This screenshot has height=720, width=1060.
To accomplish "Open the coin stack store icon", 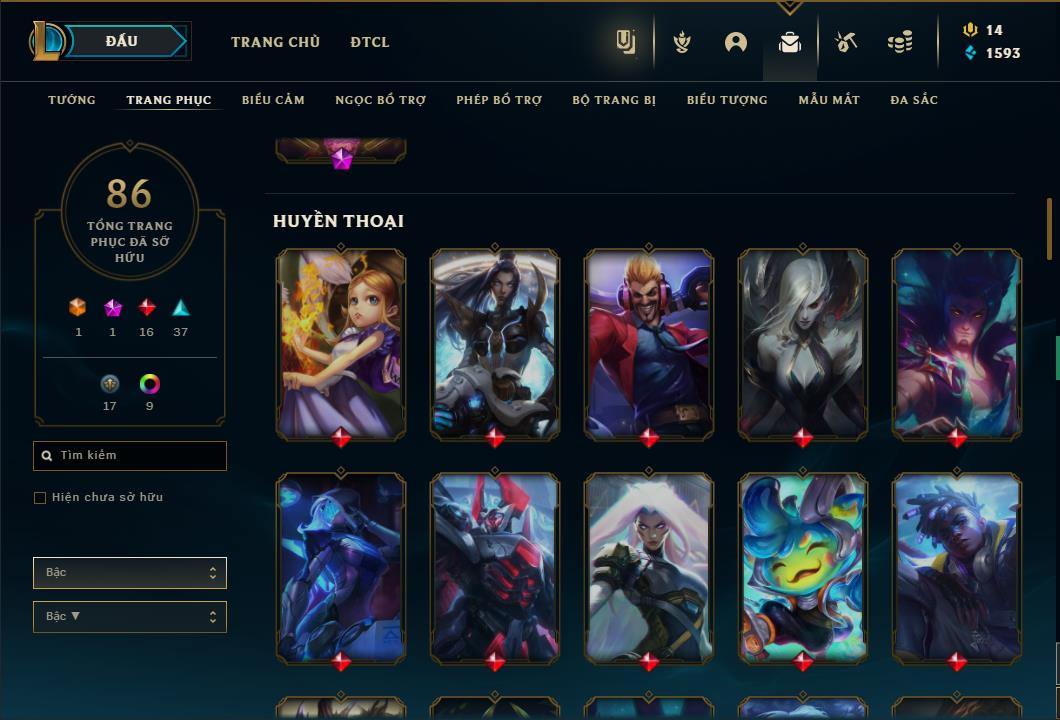I will [x=900, y=42].
